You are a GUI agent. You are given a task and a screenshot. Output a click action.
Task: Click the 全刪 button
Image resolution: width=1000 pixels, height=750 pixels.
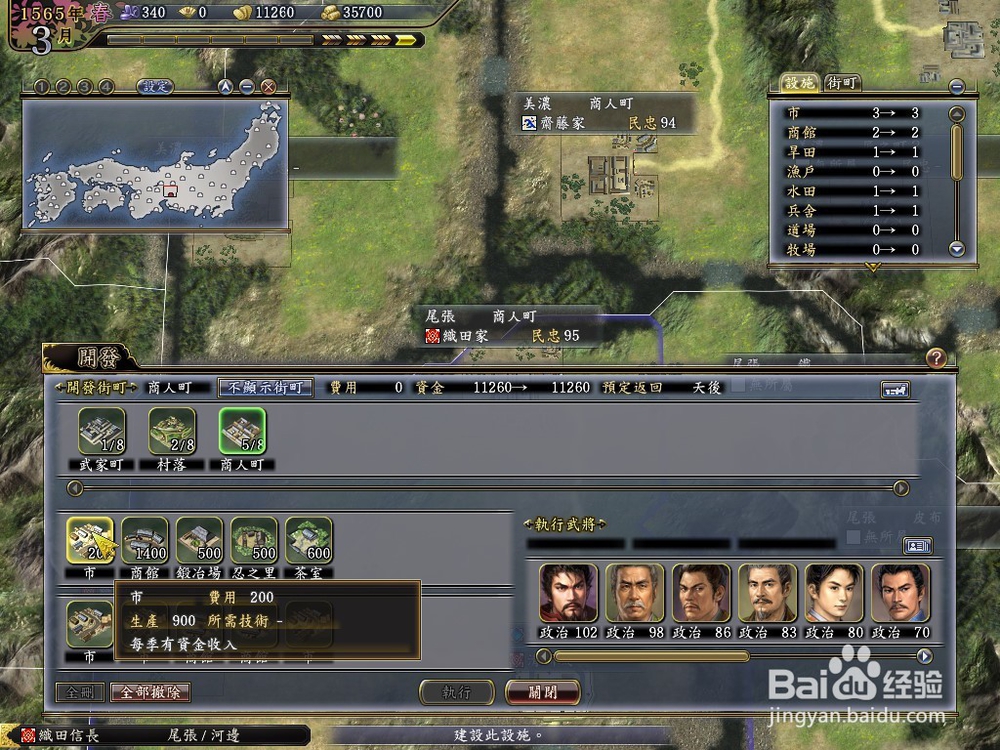click(79, 692)
